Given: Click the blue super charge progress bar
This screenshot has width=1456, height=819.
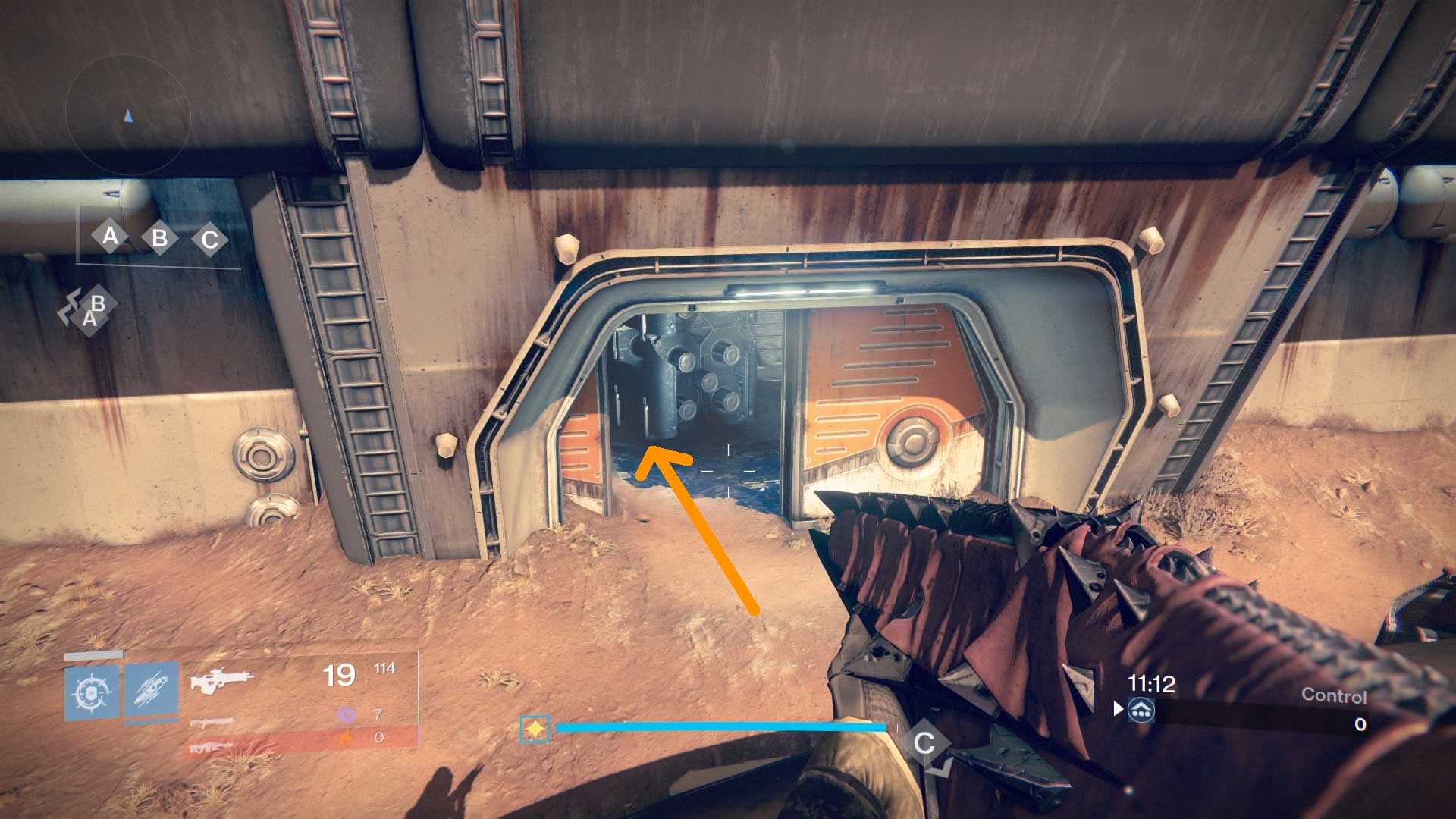Looking at the screenshot, I should [720, 726].
